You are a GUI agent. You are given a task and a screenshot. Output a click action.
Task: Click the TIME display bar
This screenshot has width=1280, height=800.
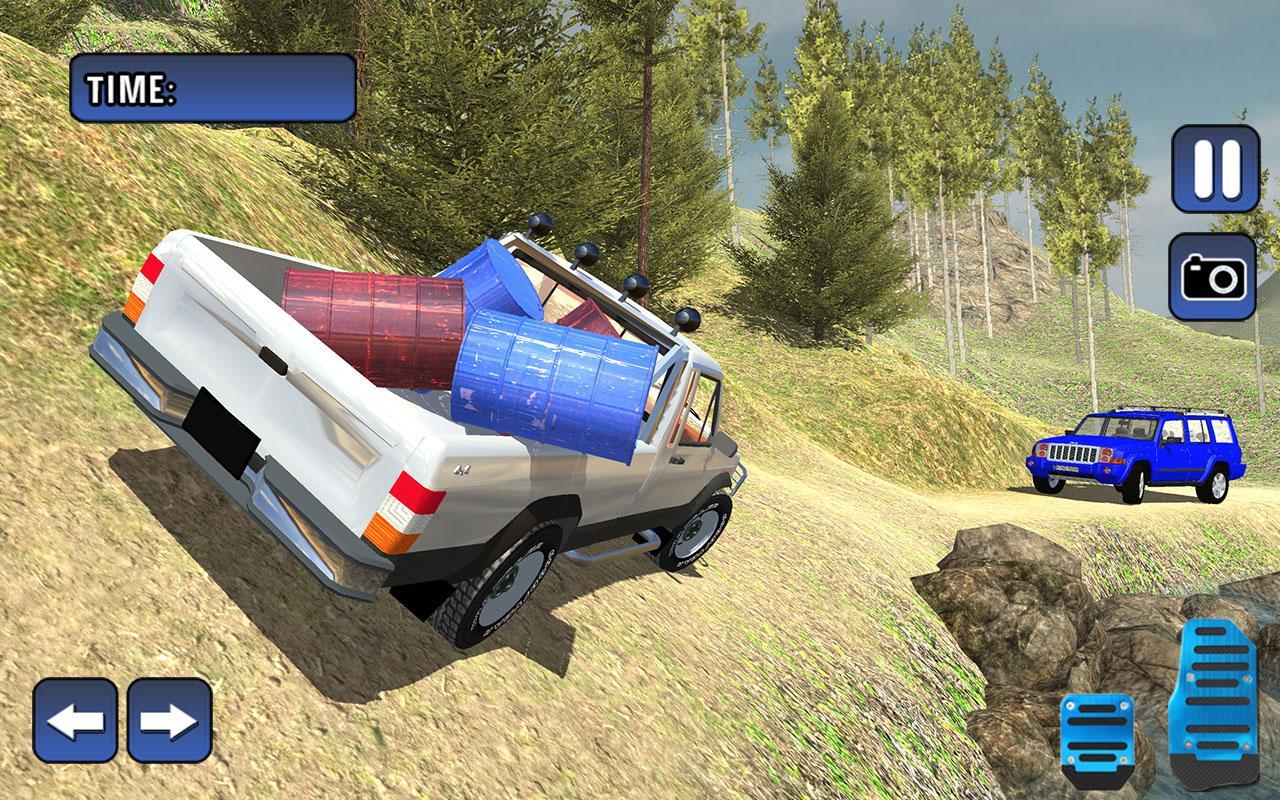point(210,88)
